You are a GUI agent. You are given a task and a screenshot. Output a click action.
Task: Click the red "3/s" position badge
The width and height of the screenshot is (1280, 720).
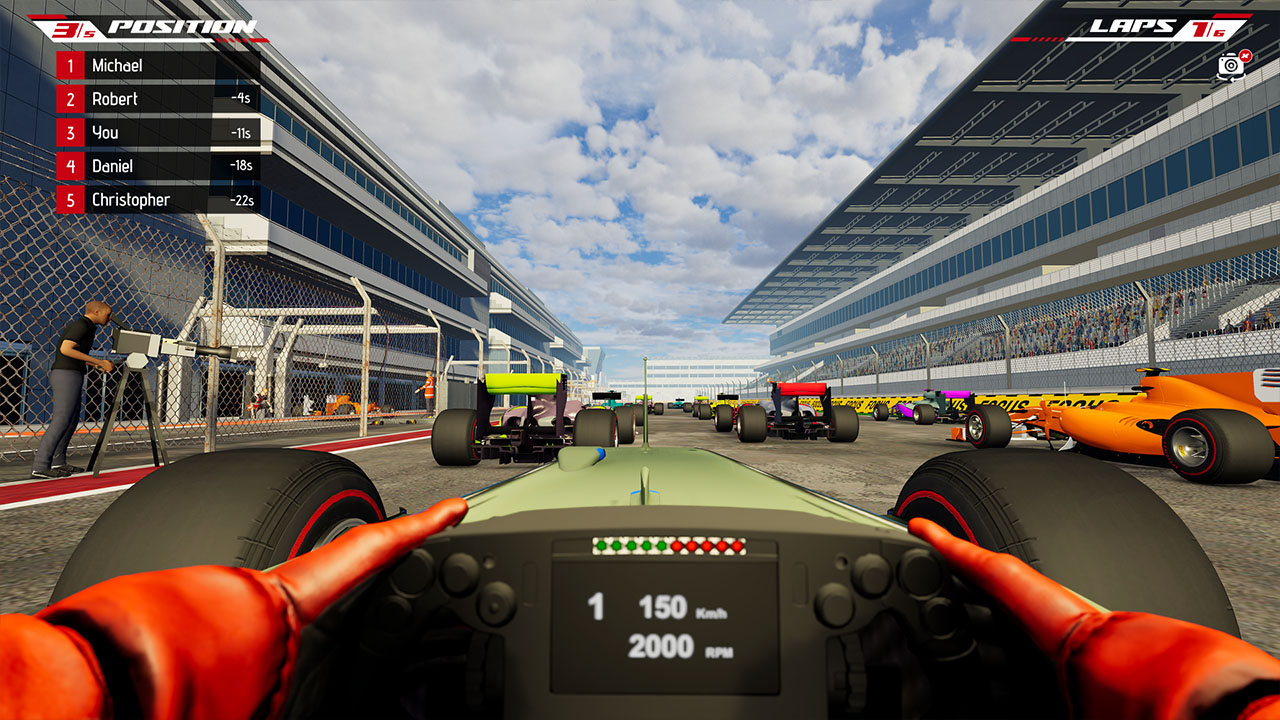[73, 29]
